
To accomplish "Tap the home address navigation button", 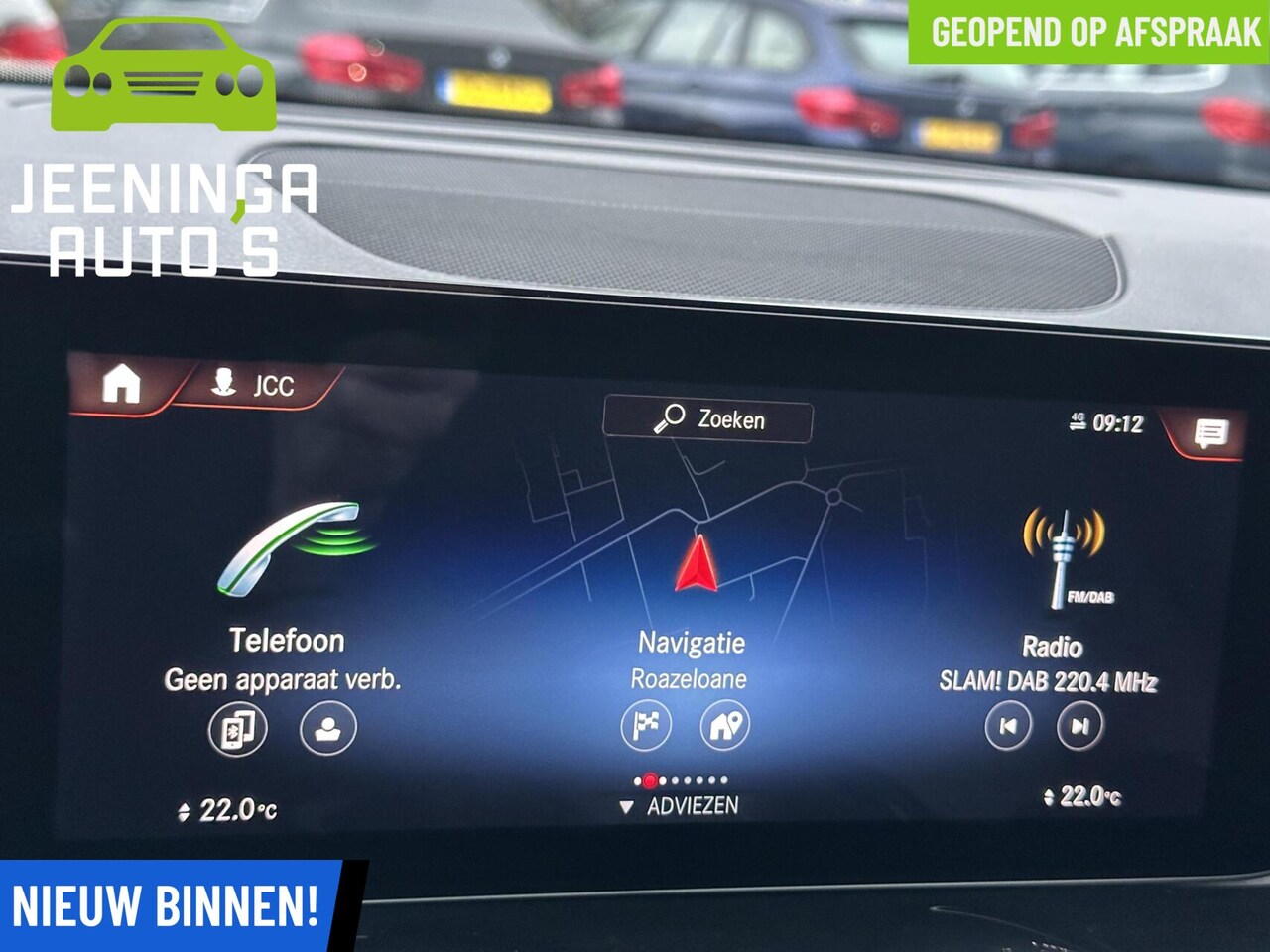I will tap(725, 726).
